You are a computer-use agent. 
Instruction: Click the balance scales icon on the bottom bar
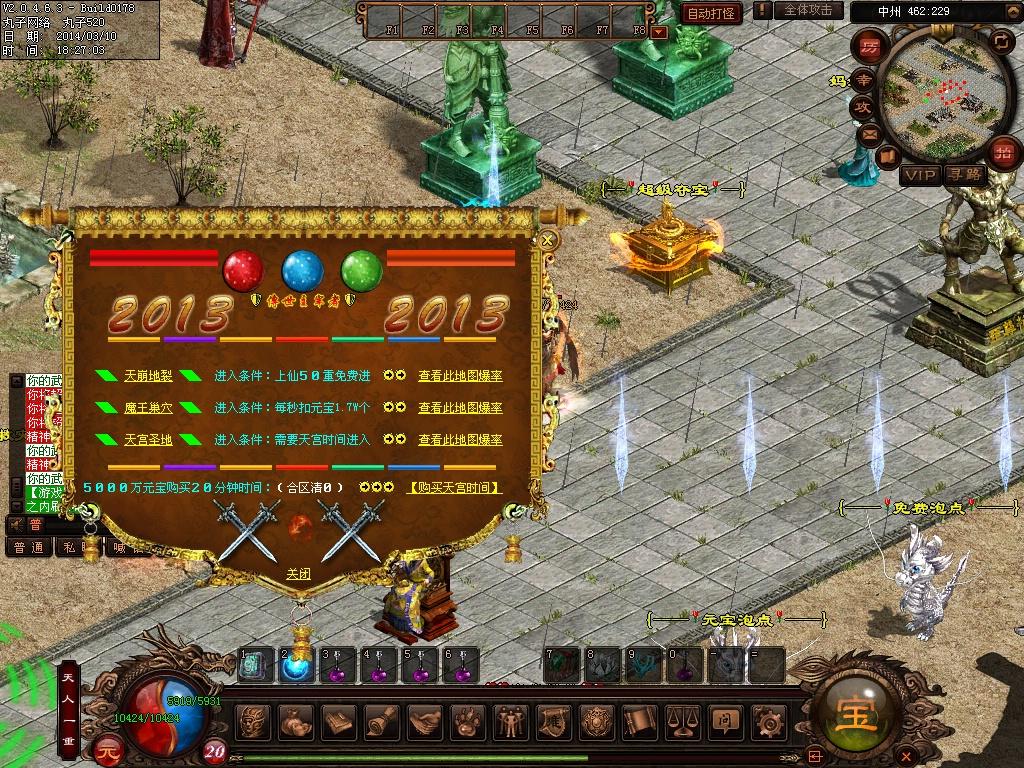[x=682, y=720]
